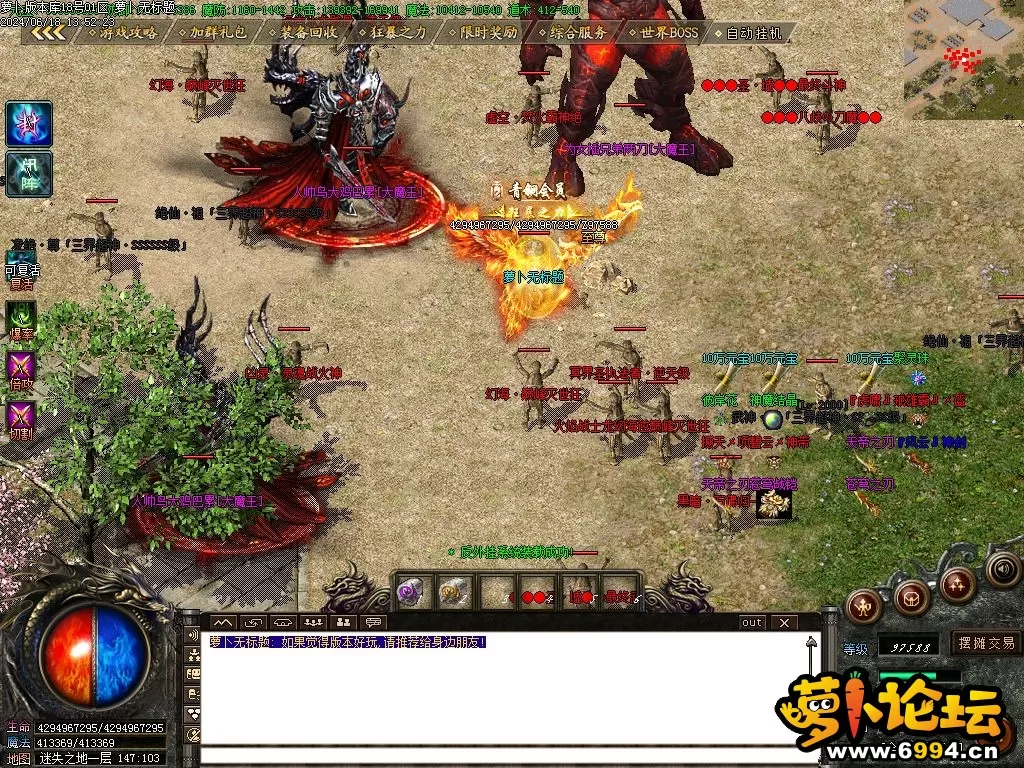This screenshot has height=768, width=1024.
Task: Open the 摆摊交易 stall trading button
Action: pos(985,643)
